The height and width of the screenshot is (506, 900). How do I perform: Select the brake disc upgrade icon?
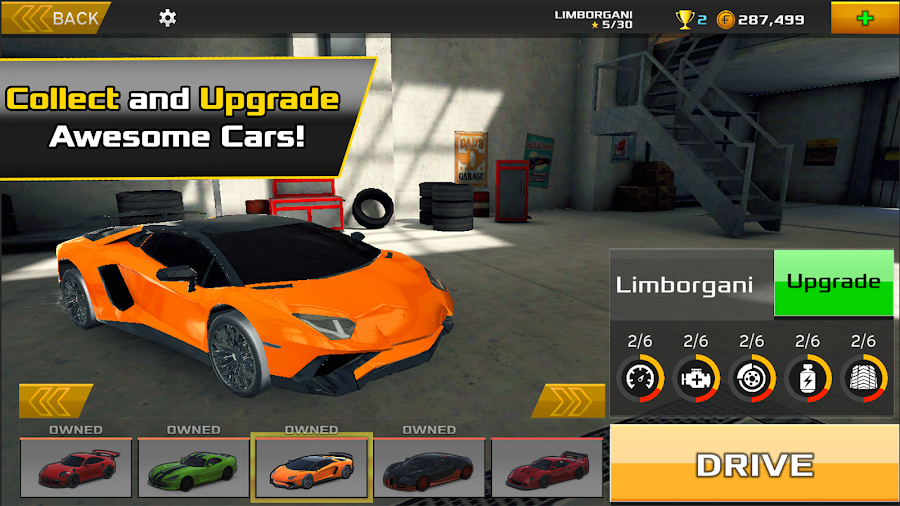(751, 380)
